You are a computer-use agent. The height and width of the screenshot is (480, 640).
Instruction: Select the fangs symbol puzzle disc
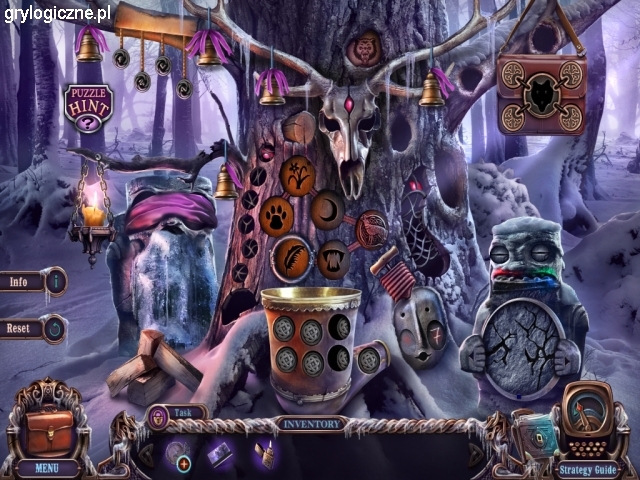click(x=333, y=256)
